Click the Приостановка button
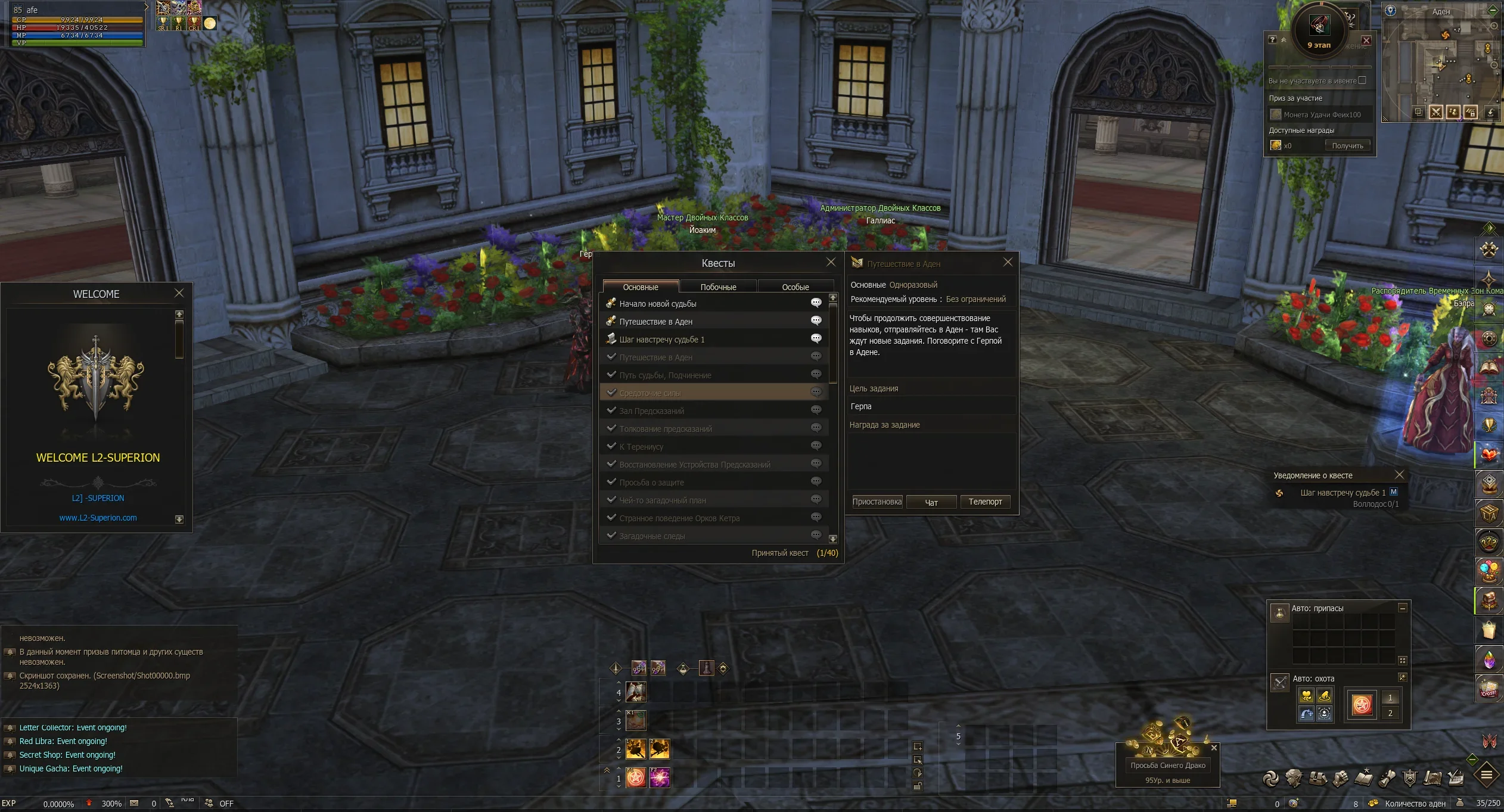Screen dimensions: 1504x812 [x=877, y=502]
